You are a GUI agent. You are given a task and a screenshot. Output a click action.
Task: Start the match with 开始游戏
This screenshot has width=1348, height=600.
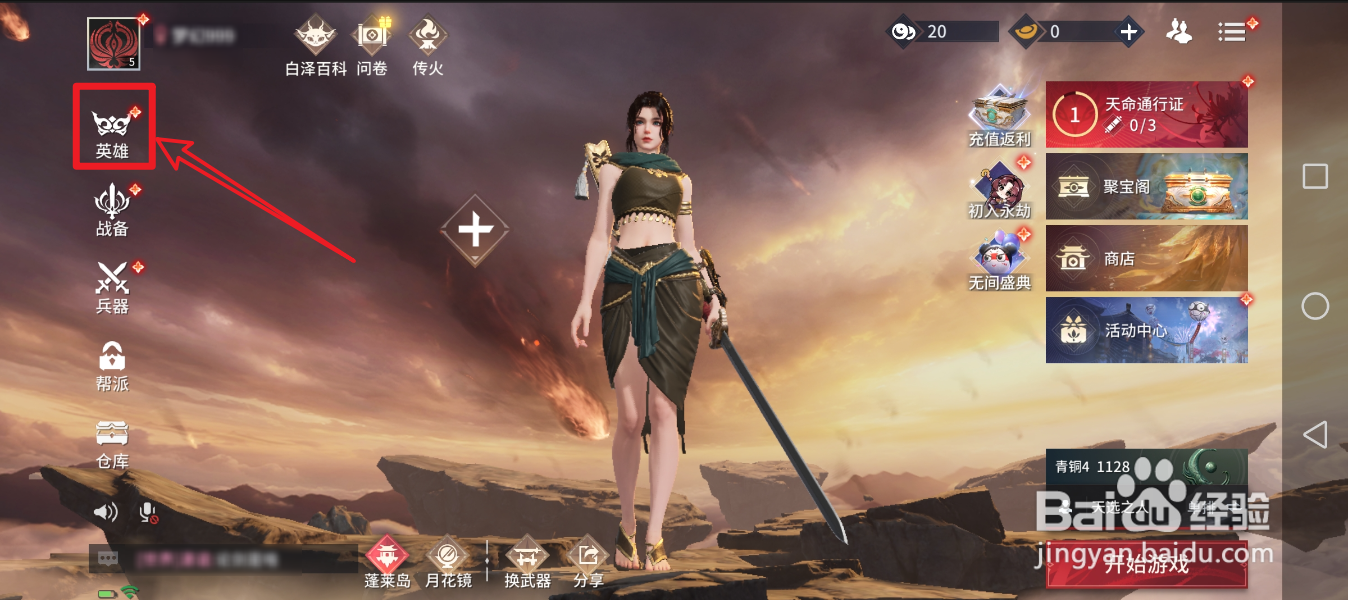point(1146,565)
